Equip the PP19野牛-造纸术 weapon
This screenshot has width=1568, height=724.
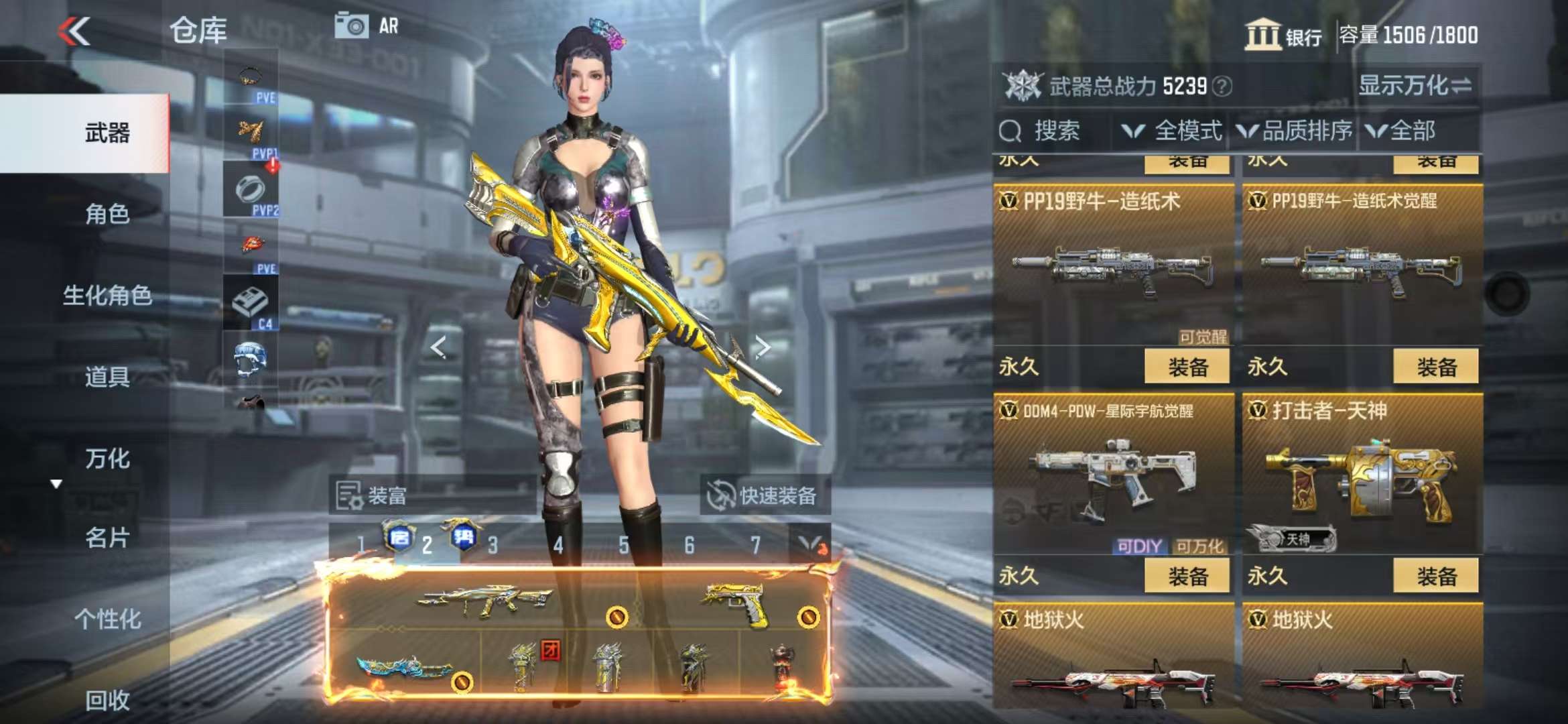(1187, 367)
